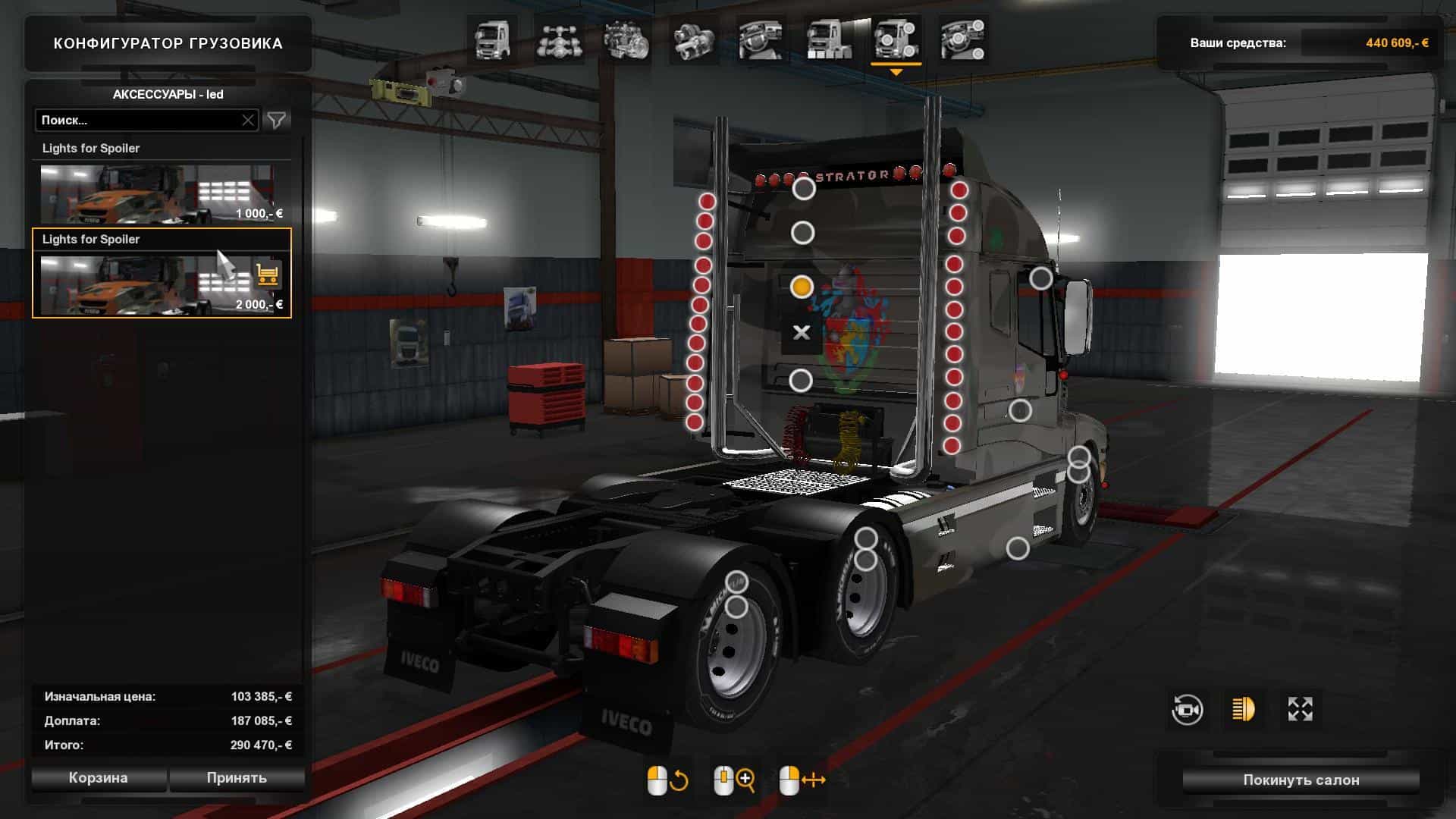1456x819 pixels.
Task: Open the transmission category tab
Action: click(693, 40)
